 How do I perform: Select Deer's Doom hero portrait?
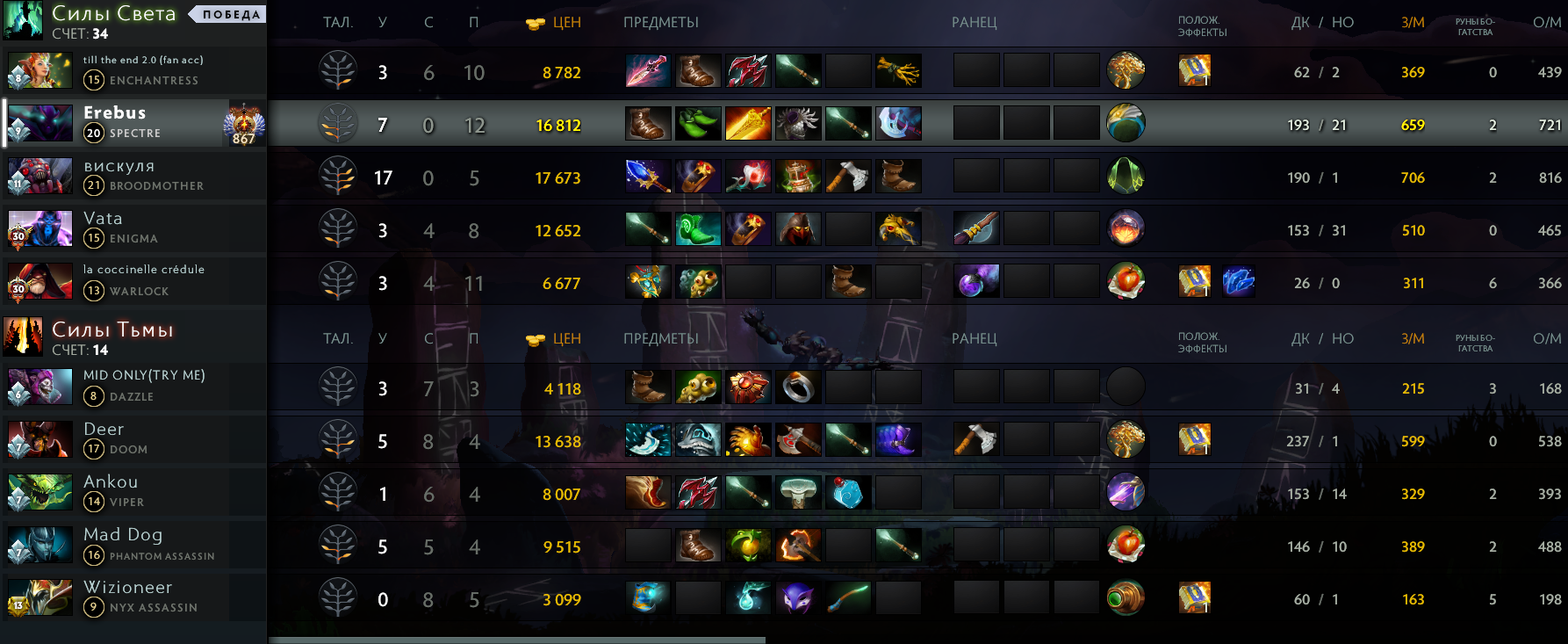point(40,439)
